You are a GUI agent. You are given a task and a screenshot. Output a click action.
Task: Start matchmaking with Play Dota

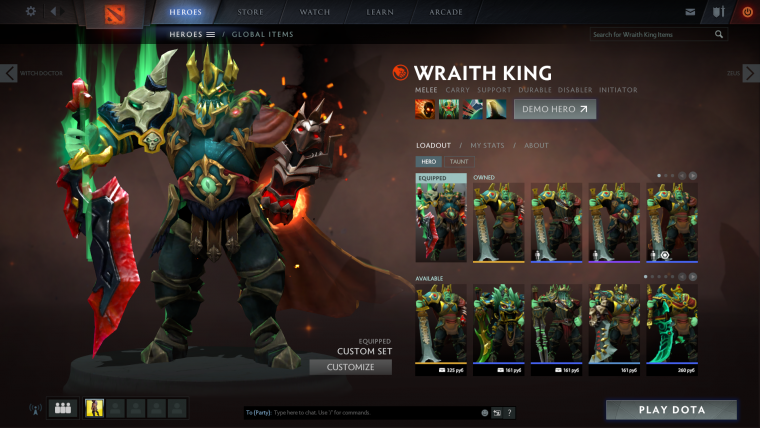pos(671,410)
